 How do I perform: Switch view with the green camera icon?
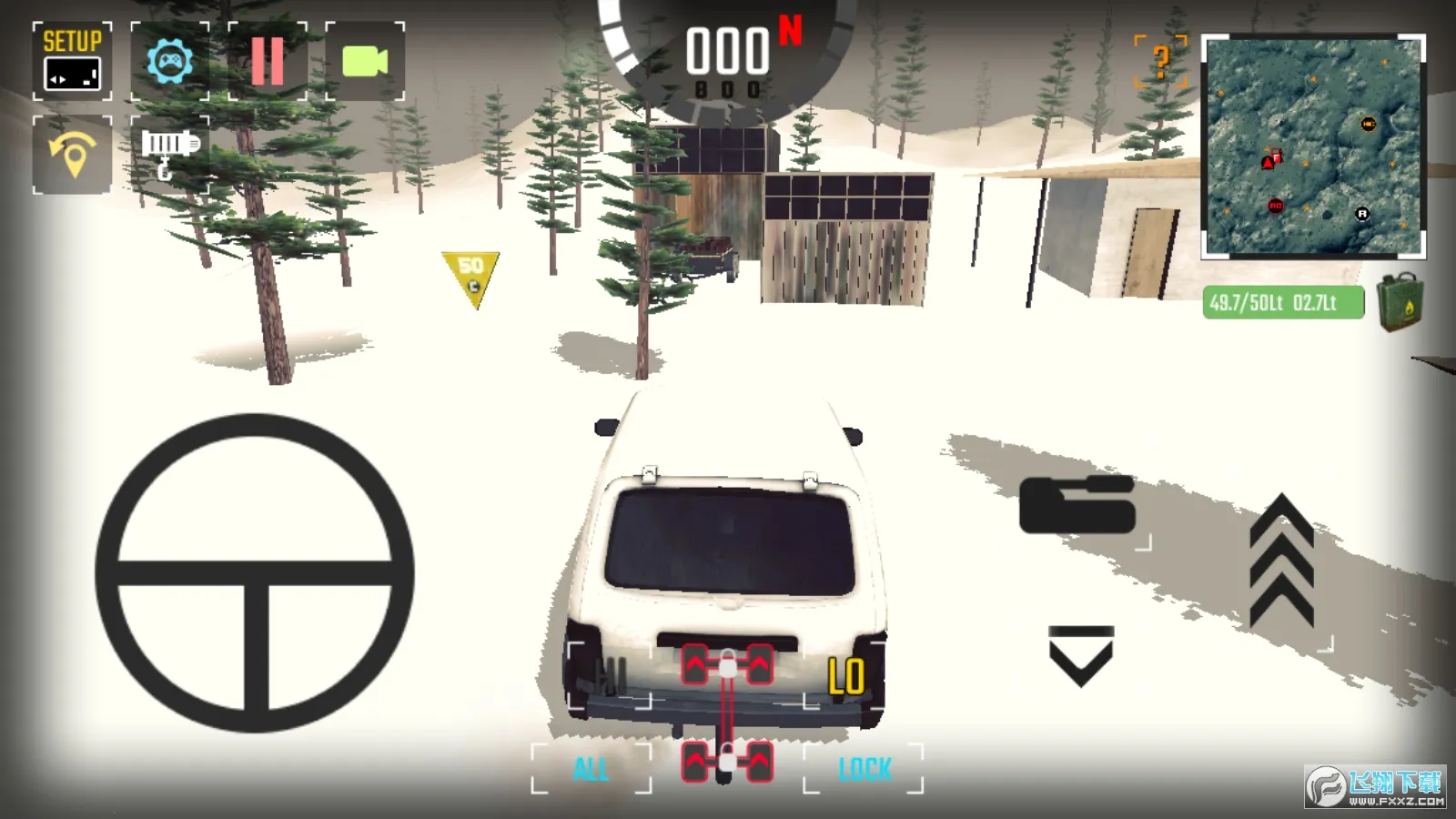[x=365, y=61]
